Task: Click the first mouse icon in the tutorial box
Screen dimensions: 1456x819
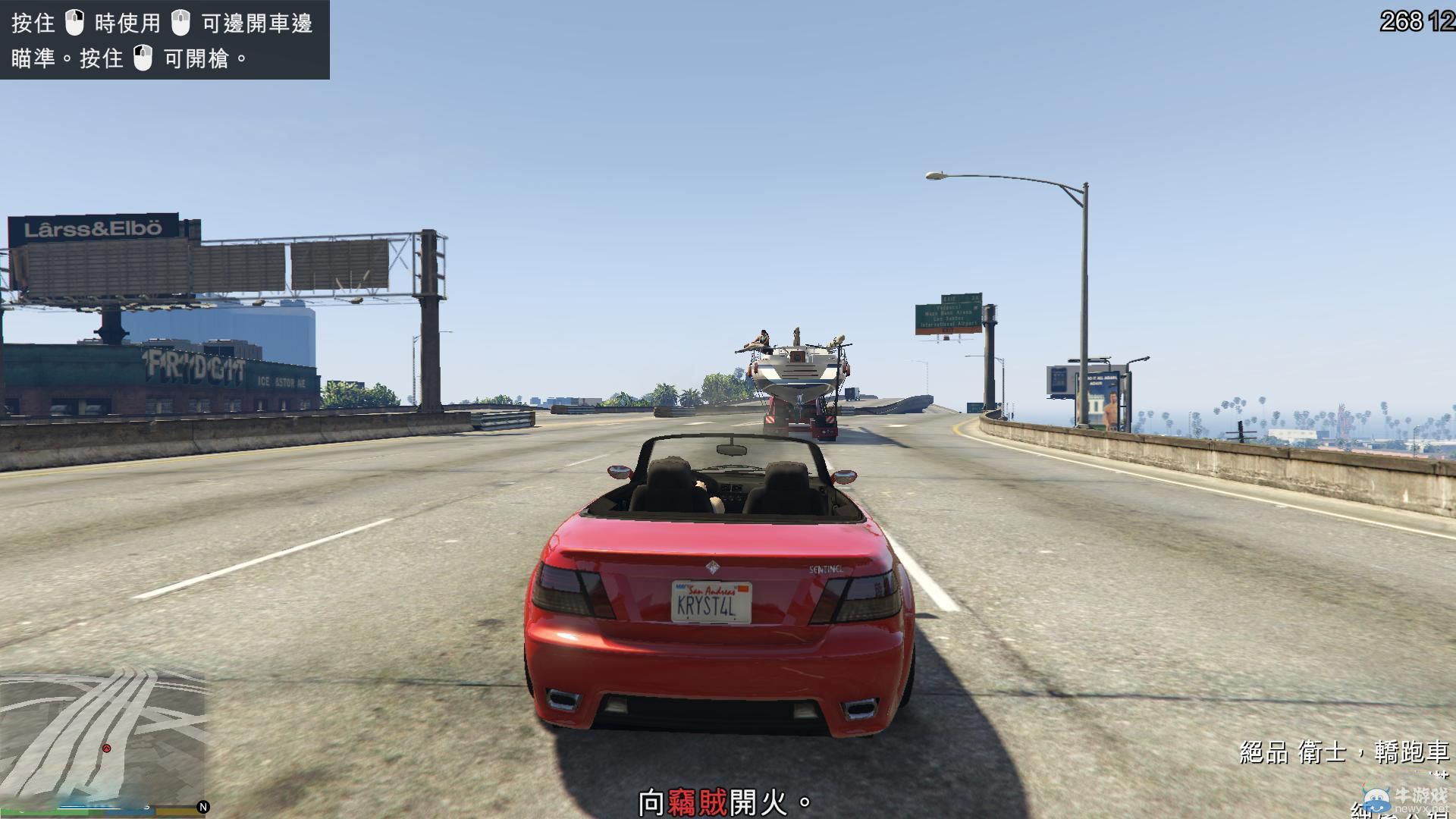Action: (74, 23)
